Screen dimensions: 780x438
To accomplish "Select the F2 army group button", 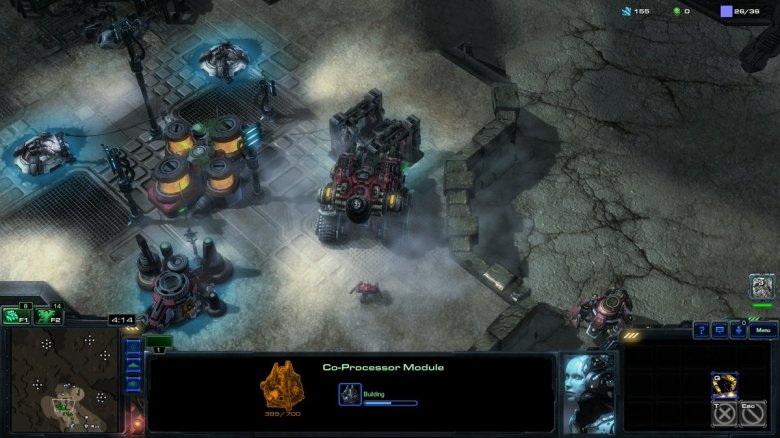I will click(x=47, y=316).
